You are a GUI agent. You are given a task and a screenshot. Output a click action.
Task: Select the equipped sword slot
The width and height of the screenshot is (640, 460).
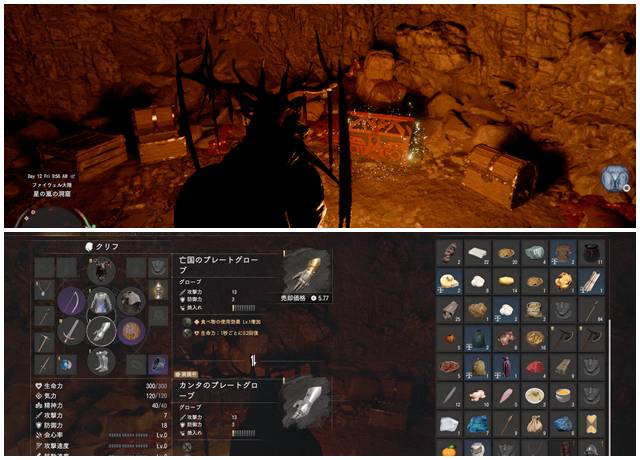[x=71, y=331]
